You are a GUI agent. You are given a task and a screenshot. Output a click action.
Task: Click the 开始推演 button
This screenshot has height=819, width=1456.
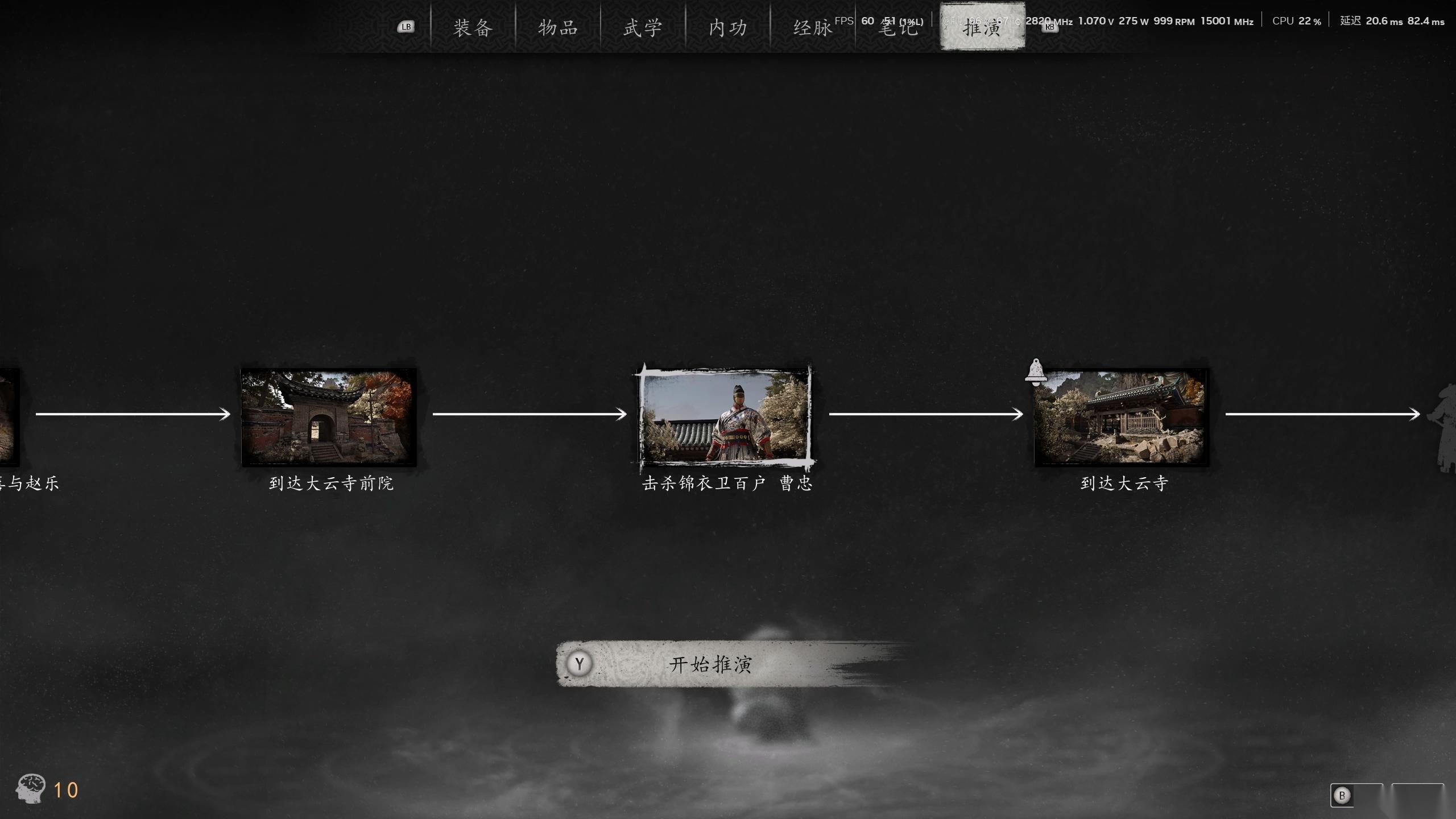[710, 664]
